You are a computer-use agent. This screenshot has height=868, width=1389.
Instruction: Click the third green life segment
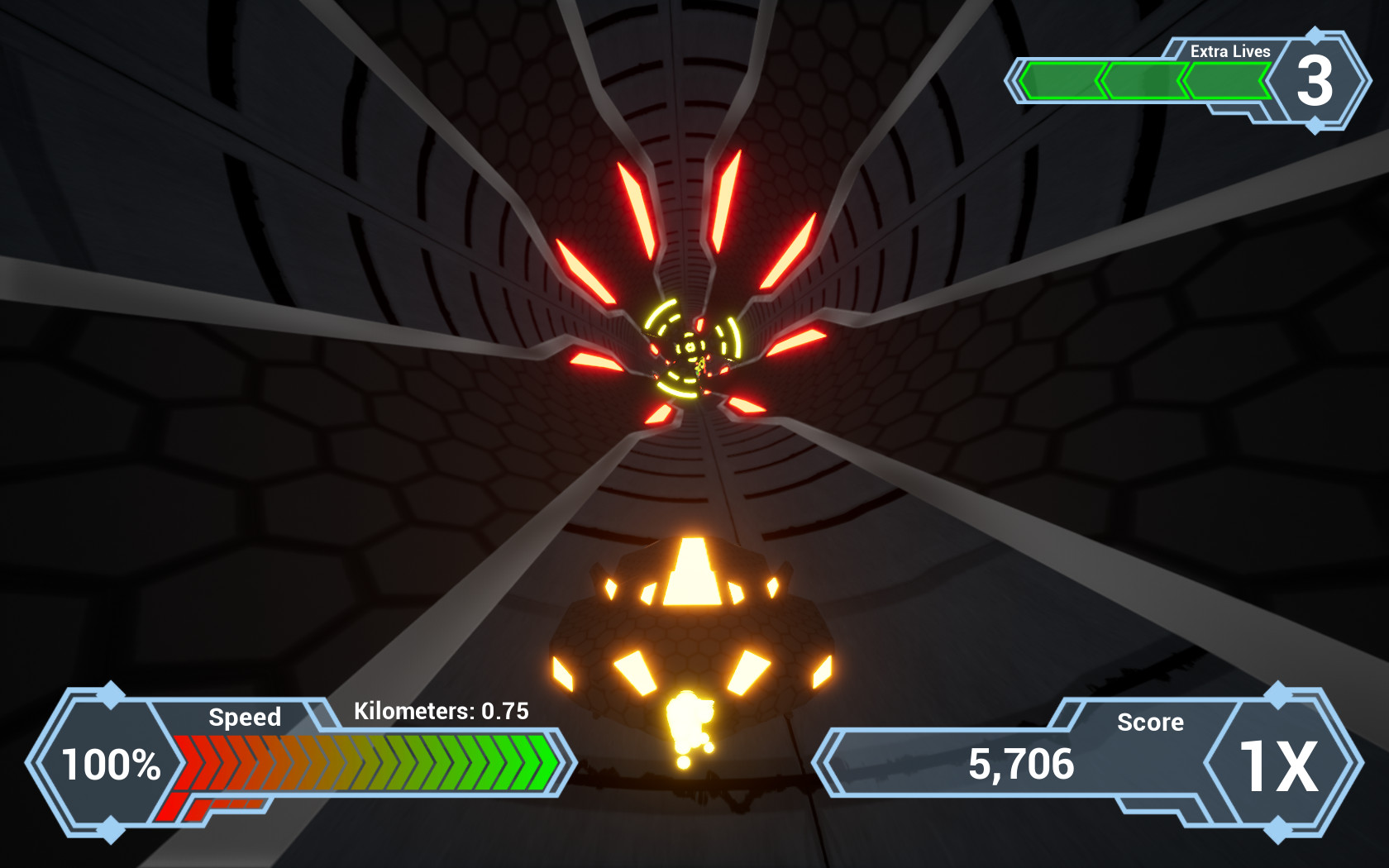[x=1226, y=79]
